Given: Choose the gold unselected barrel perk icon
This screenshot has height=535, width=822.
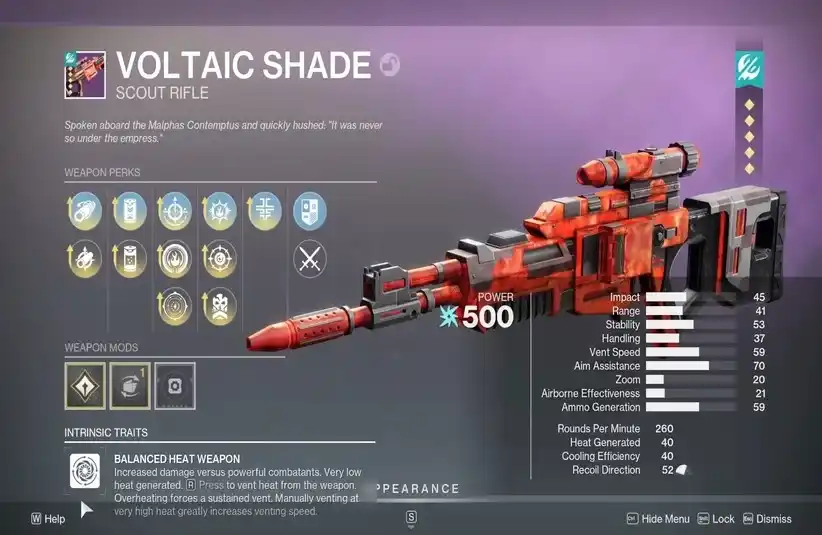Looking at the screenshot, I should click(84, 259).
